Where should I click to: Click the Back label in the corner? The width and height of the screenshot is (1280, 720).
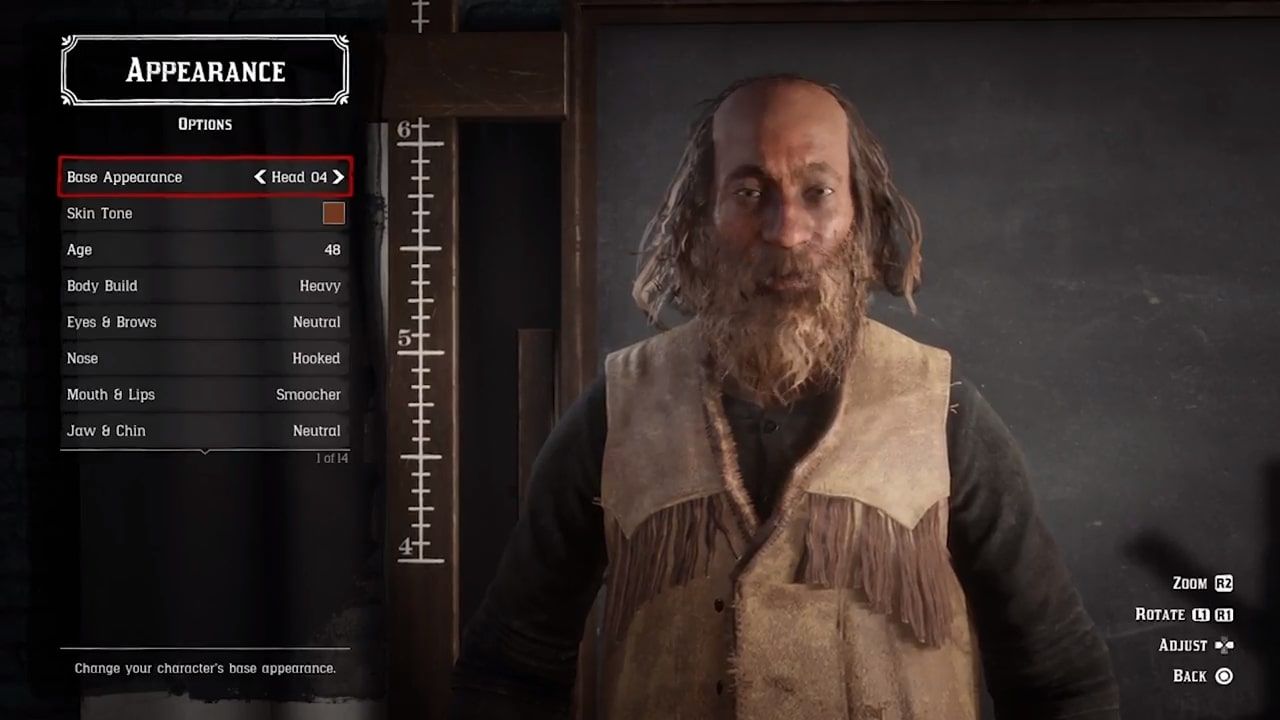1190,675
